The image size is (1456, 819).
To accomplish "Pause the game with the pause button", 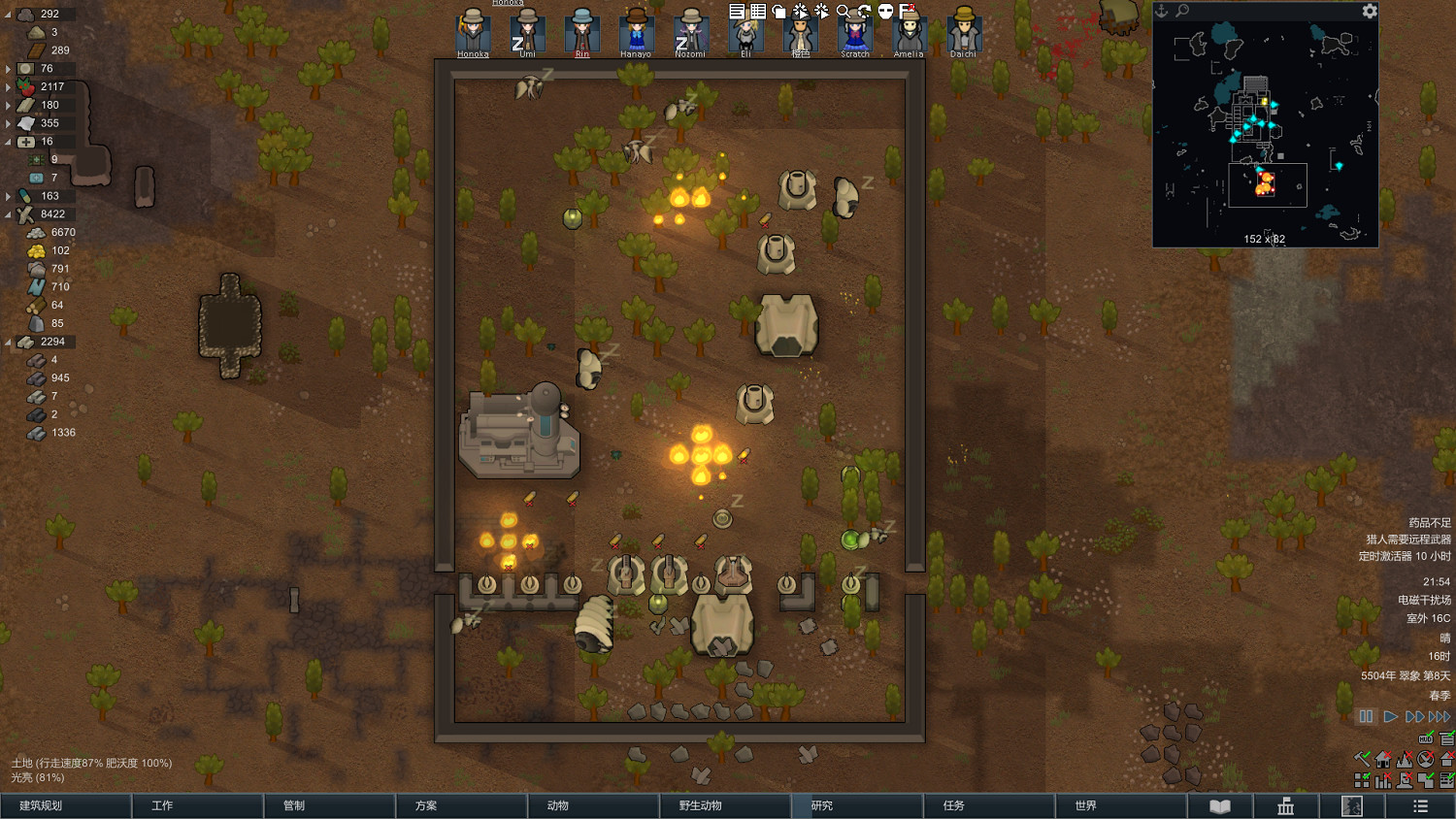I will coord(1366,716).
